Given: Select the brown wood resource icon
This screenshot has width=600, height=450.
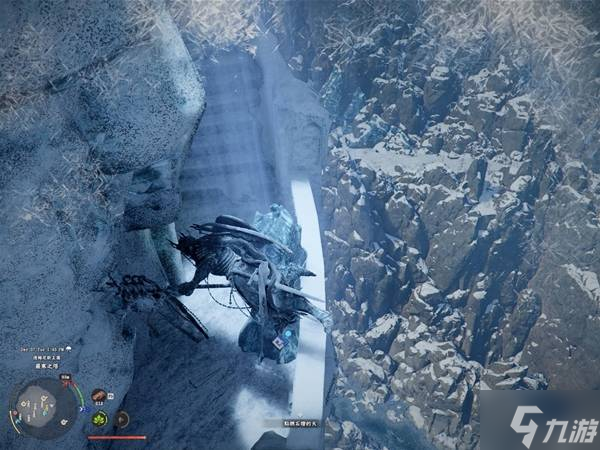Looking at the screenshot, I should (100, 397).
